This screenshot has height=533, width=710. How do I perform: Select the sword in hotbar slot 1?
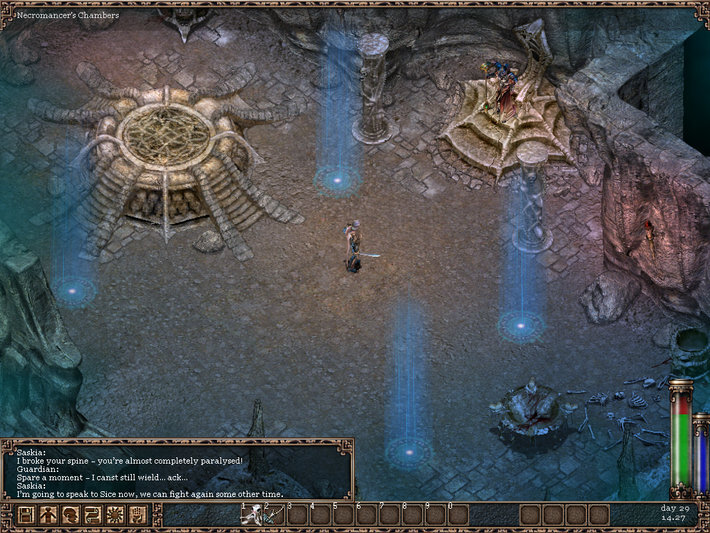coord(251,515)
